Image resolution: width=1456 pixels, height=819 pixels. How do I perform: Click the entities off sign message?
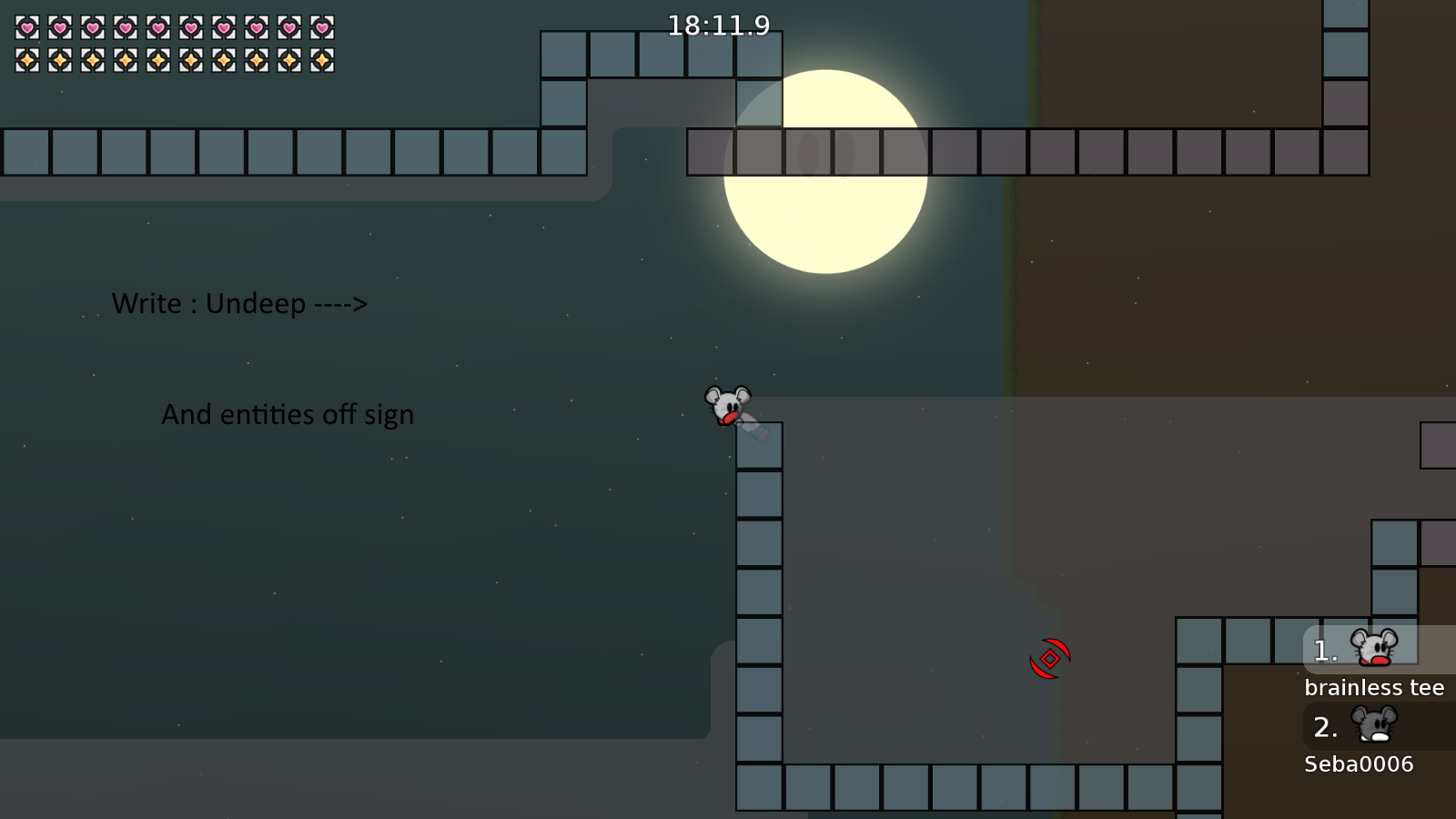pyautogui.click(x=288, y=414)
